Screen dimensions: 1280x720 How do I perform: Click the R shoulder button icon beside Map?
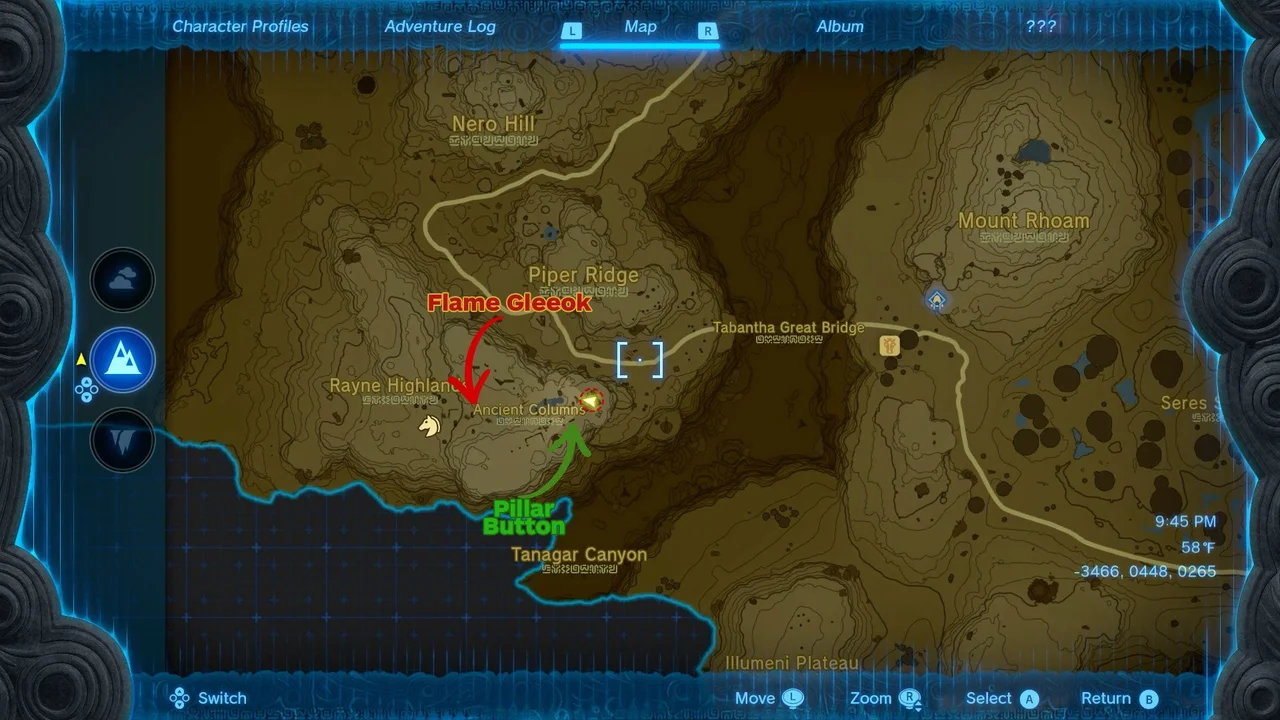click(708, 31)
